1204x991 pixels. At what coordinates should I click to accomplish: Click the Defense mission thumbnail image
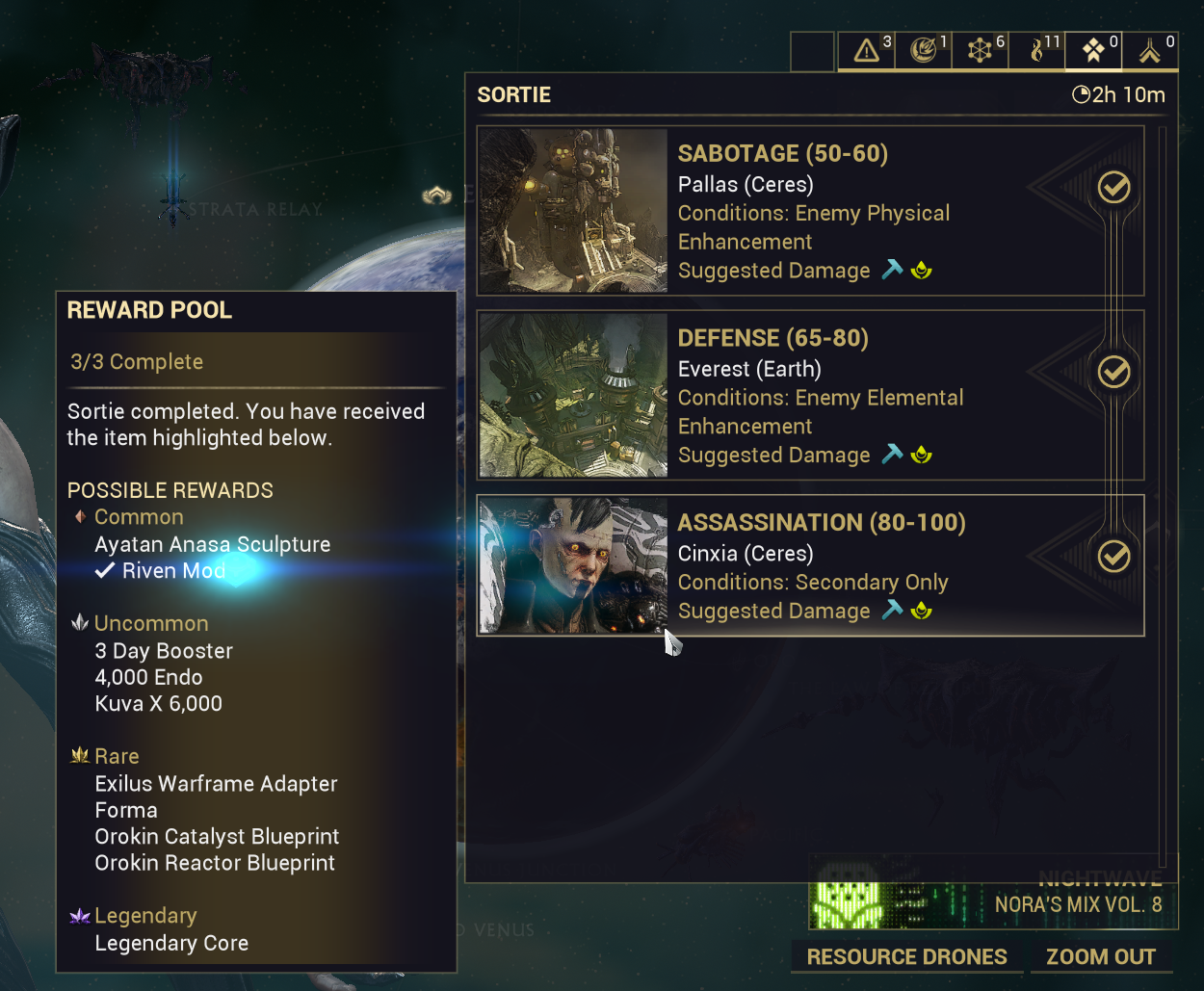tap(573, 396)
